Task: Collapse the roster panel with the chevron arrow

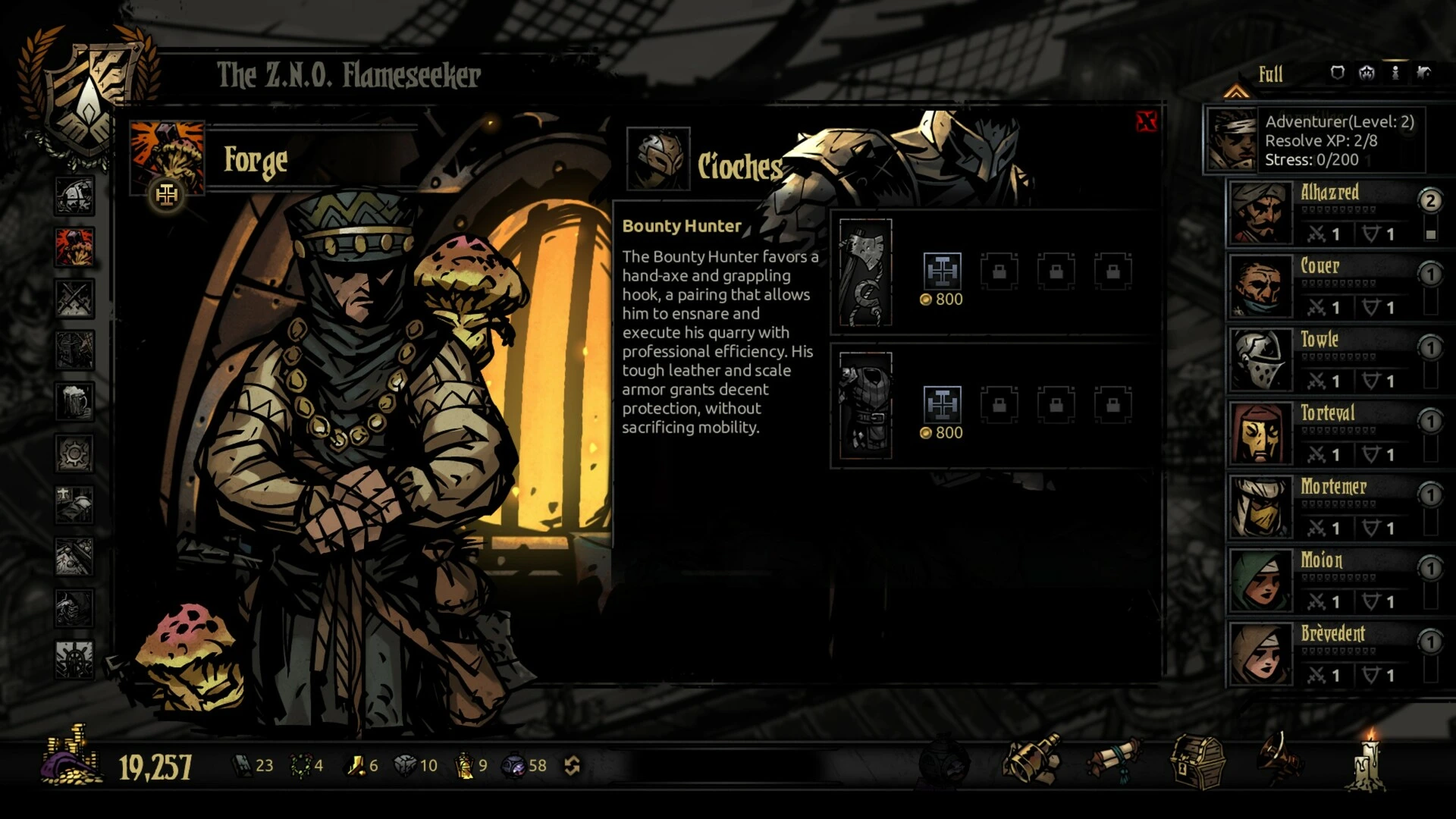Action: click(x=1238, y=91)
